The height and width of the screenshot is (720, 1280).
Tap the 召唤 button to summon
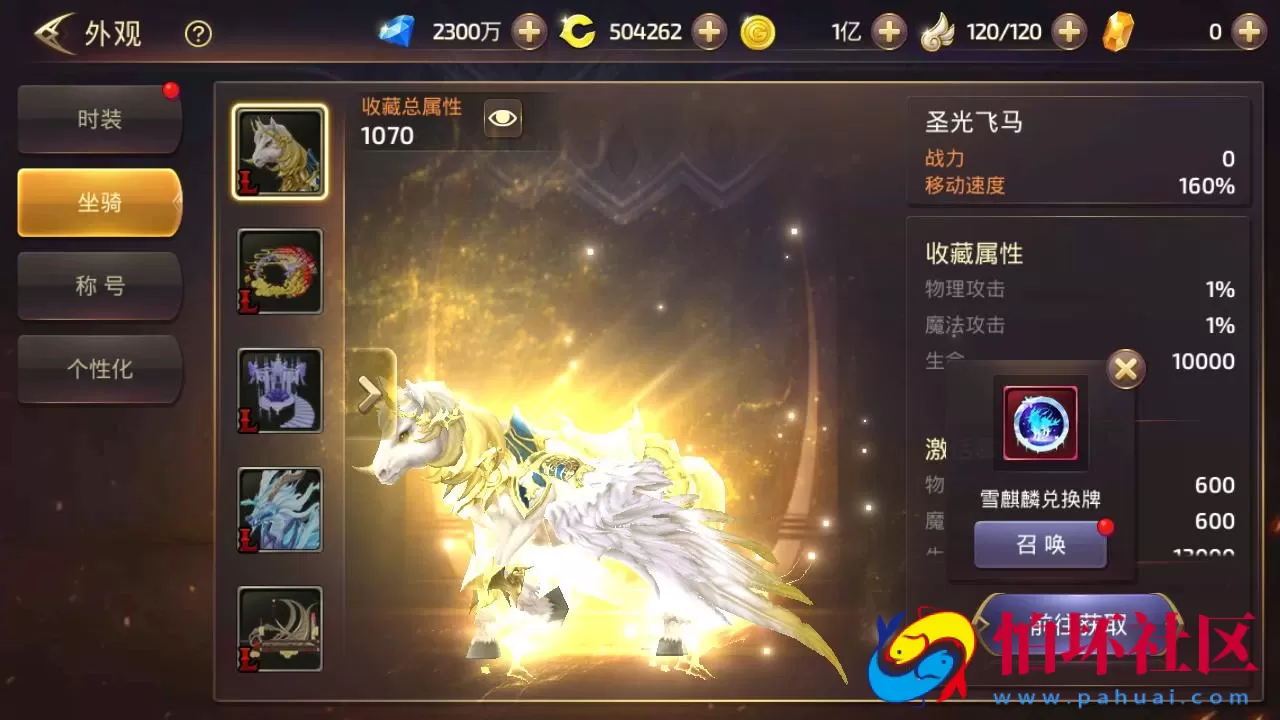[1039, 544]
